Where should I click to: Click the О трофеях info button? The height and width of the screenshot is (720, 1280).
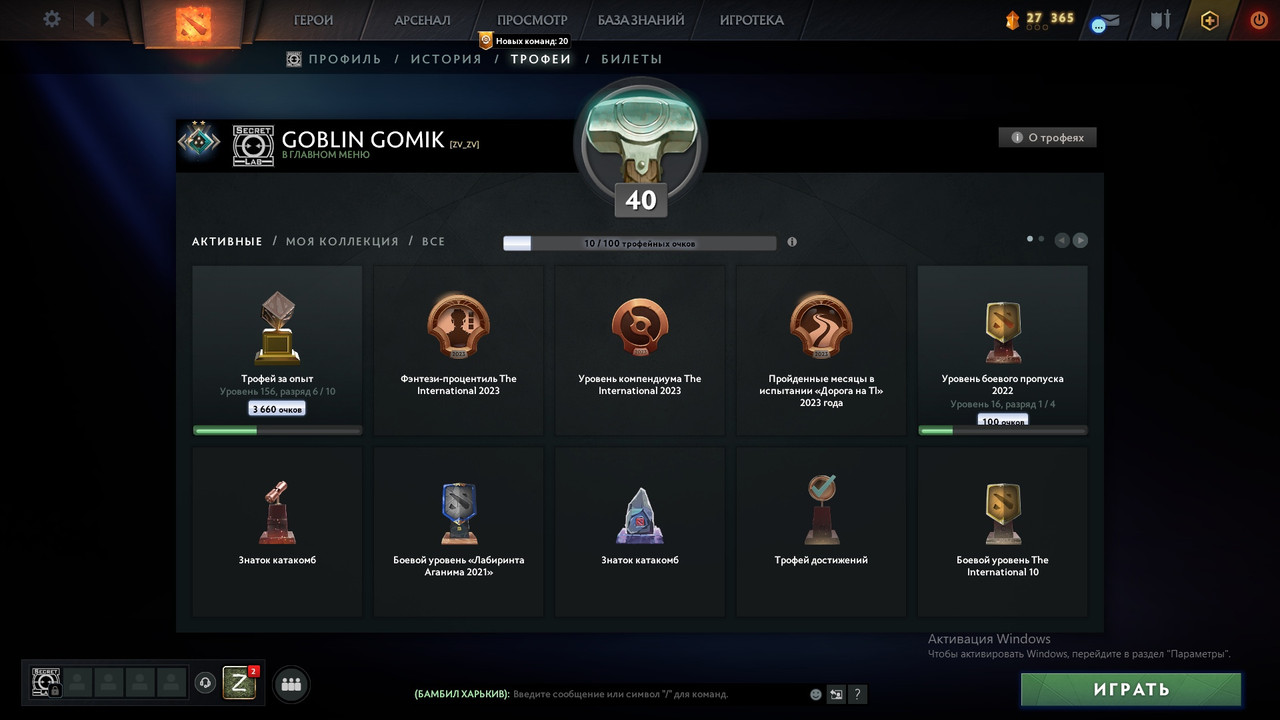click(1047, 138)
